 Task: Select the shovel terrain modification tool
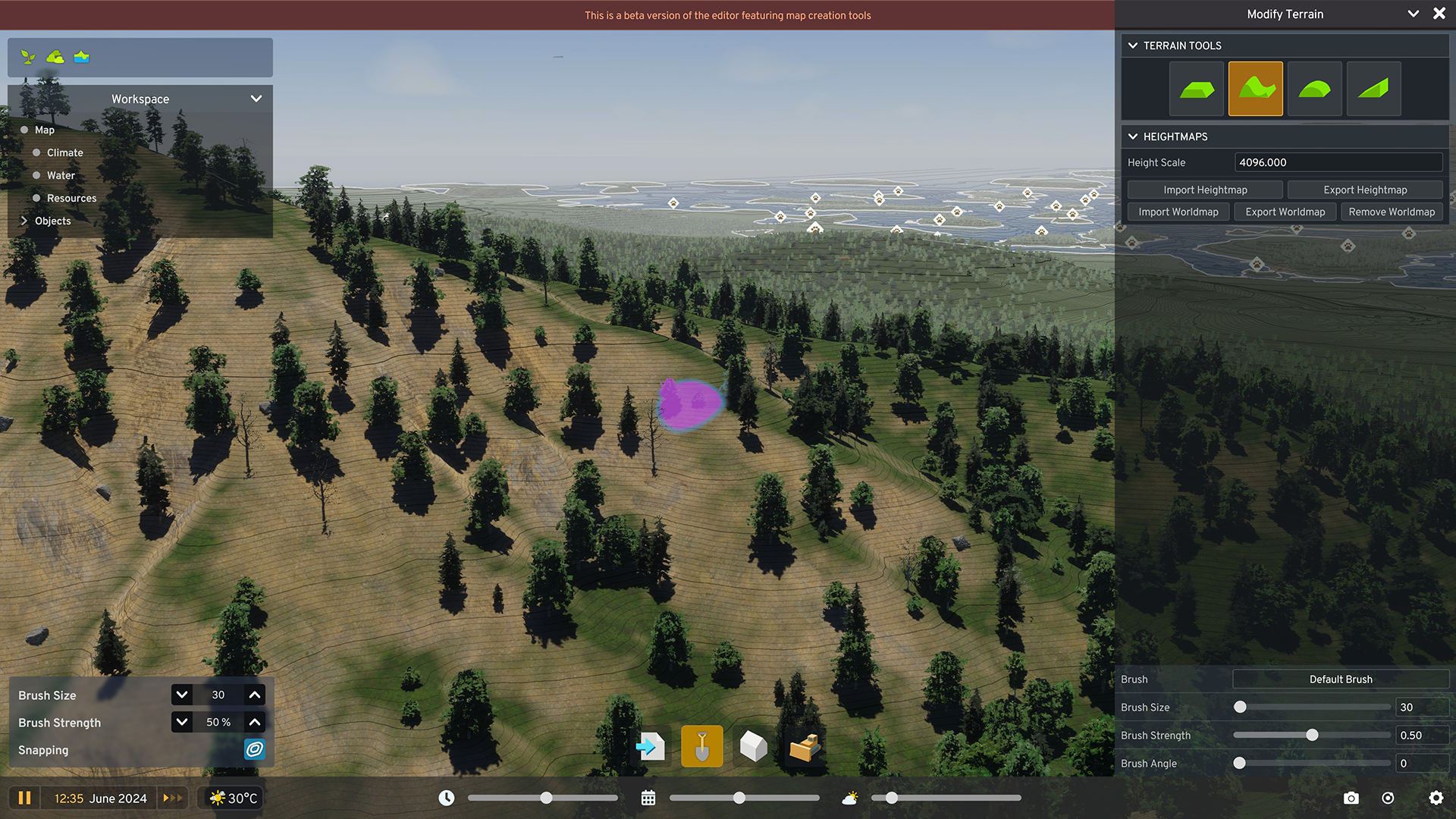[701, 746]
